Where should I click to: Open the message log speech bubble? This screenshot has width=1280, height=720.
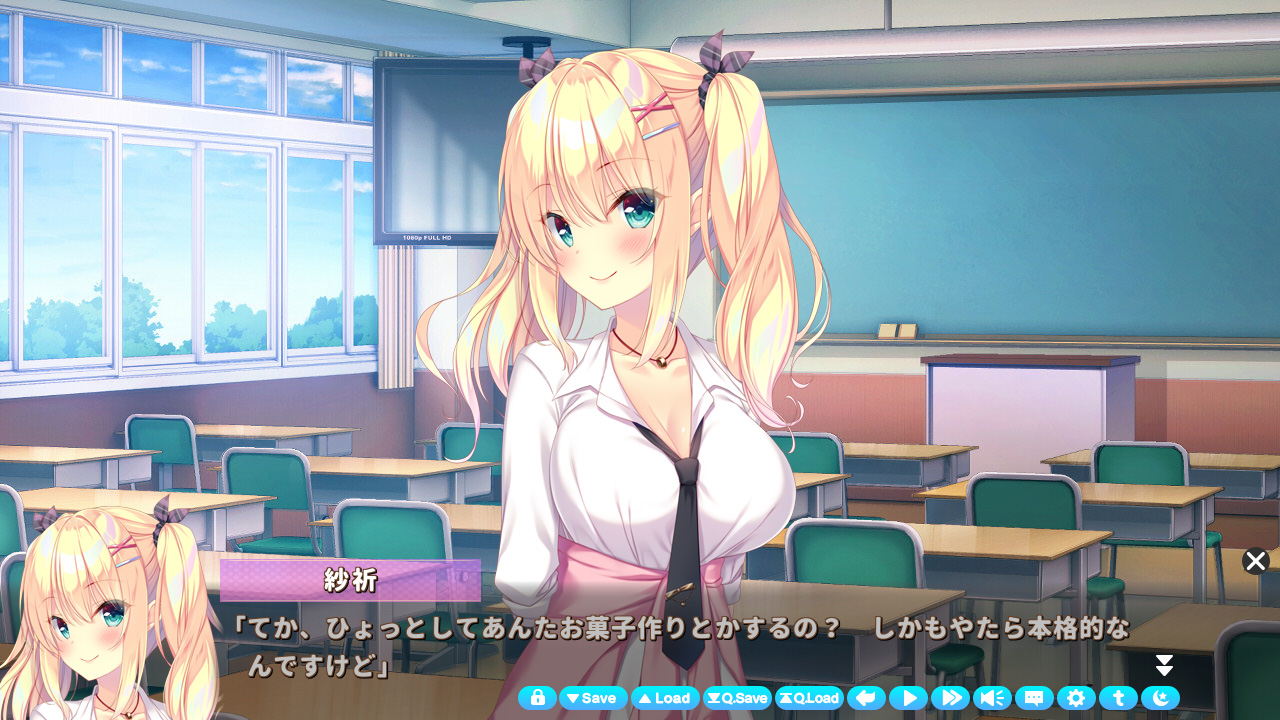1034,698
